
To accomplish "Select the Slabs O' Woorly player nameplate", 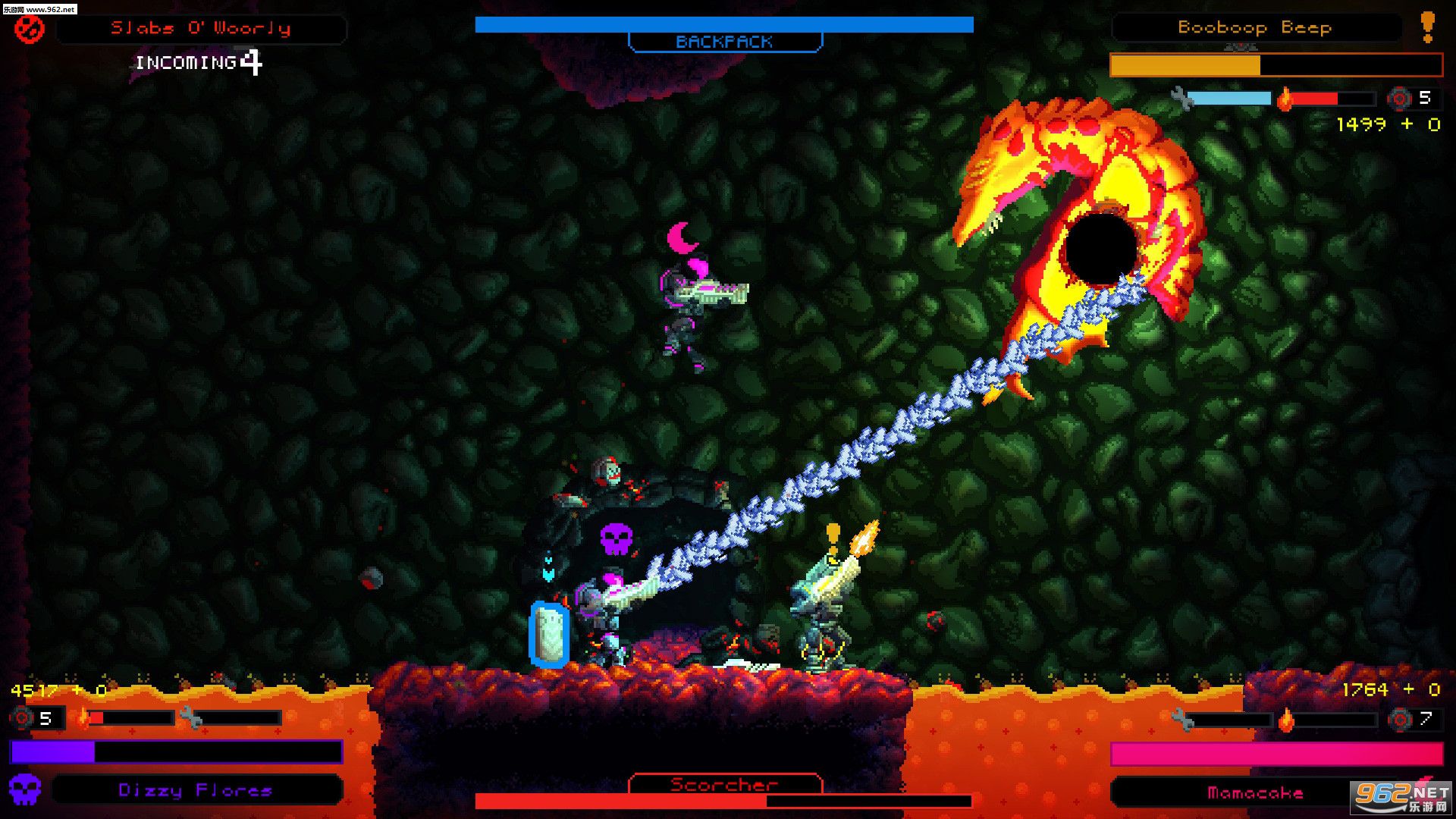I will click(x=201, y=29).
